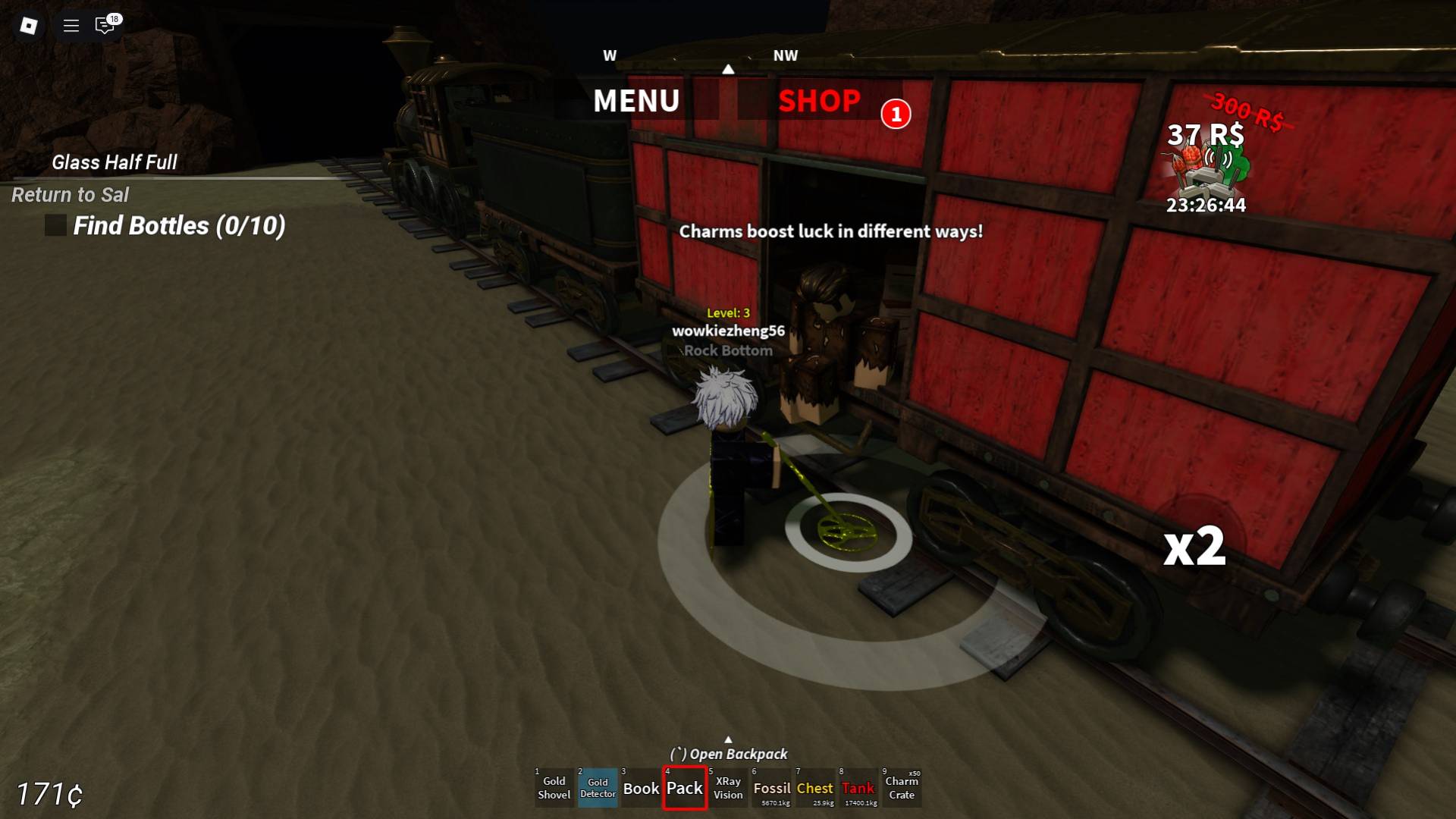Click the Return to Sal quest link

(x=70, y=195)
